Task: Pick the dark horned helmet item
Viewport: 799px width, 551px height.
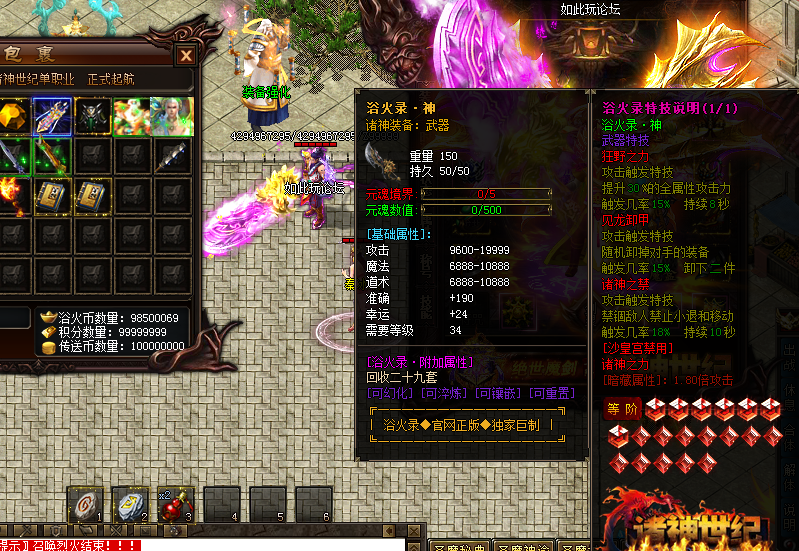Action: click(92, 116)
